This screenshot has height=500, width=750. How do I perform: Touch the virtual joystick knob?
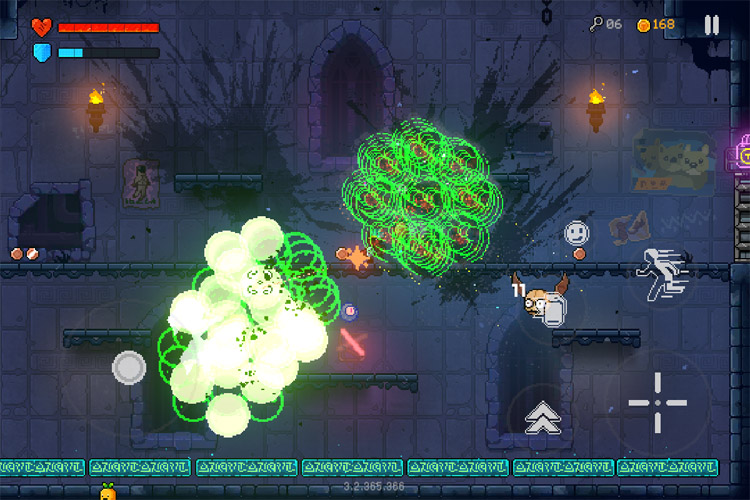click(129, 367)
